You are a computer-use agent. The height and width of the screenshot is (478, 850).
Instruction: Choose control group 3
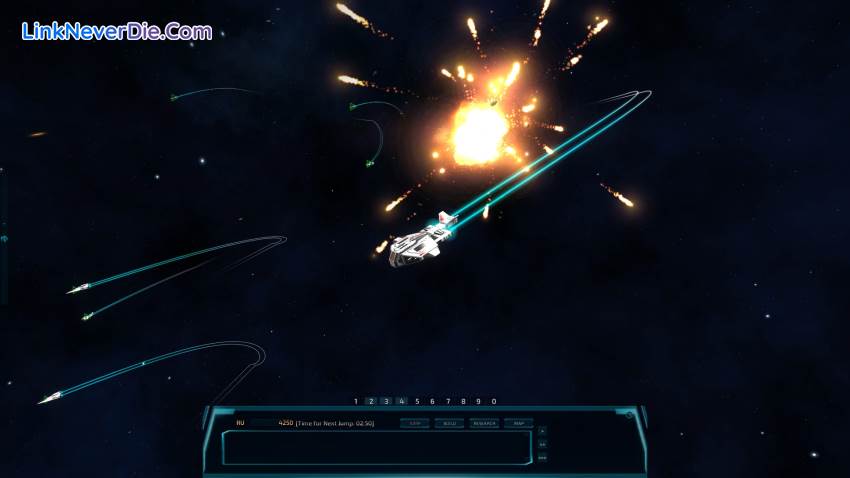tap(386, 401)
